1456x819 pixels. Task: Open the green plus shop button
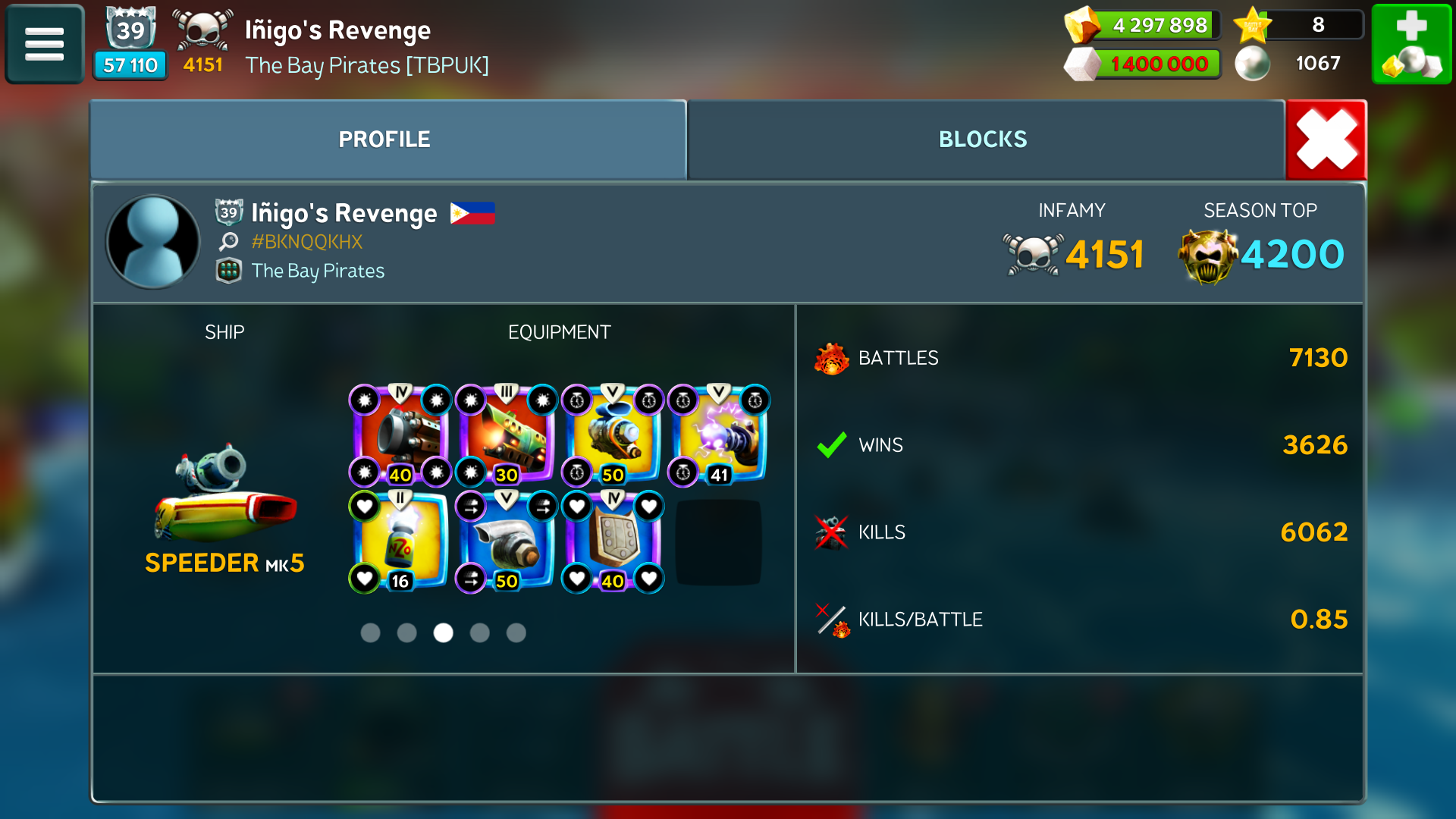pyautogui.click(x=1411, y=44)
